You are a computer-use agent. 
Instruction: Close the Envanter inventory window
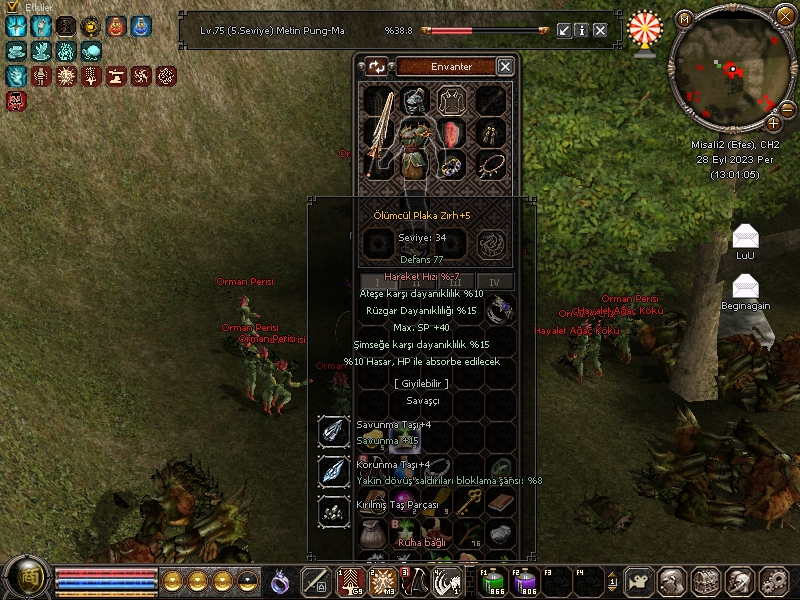tap(505, 66)
